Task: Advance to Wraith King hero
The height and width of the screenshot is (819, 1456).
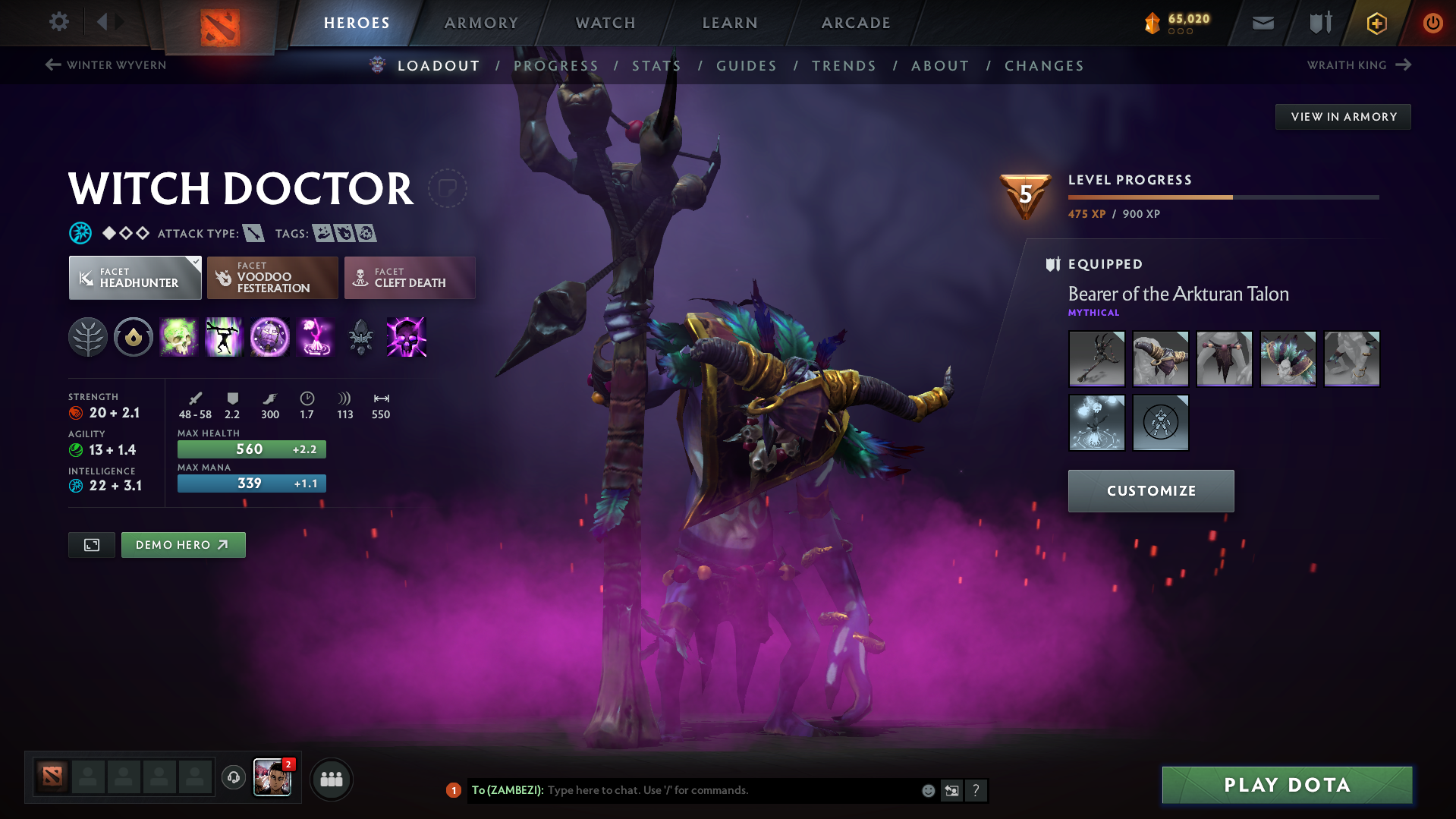Action: point(1360,65)
